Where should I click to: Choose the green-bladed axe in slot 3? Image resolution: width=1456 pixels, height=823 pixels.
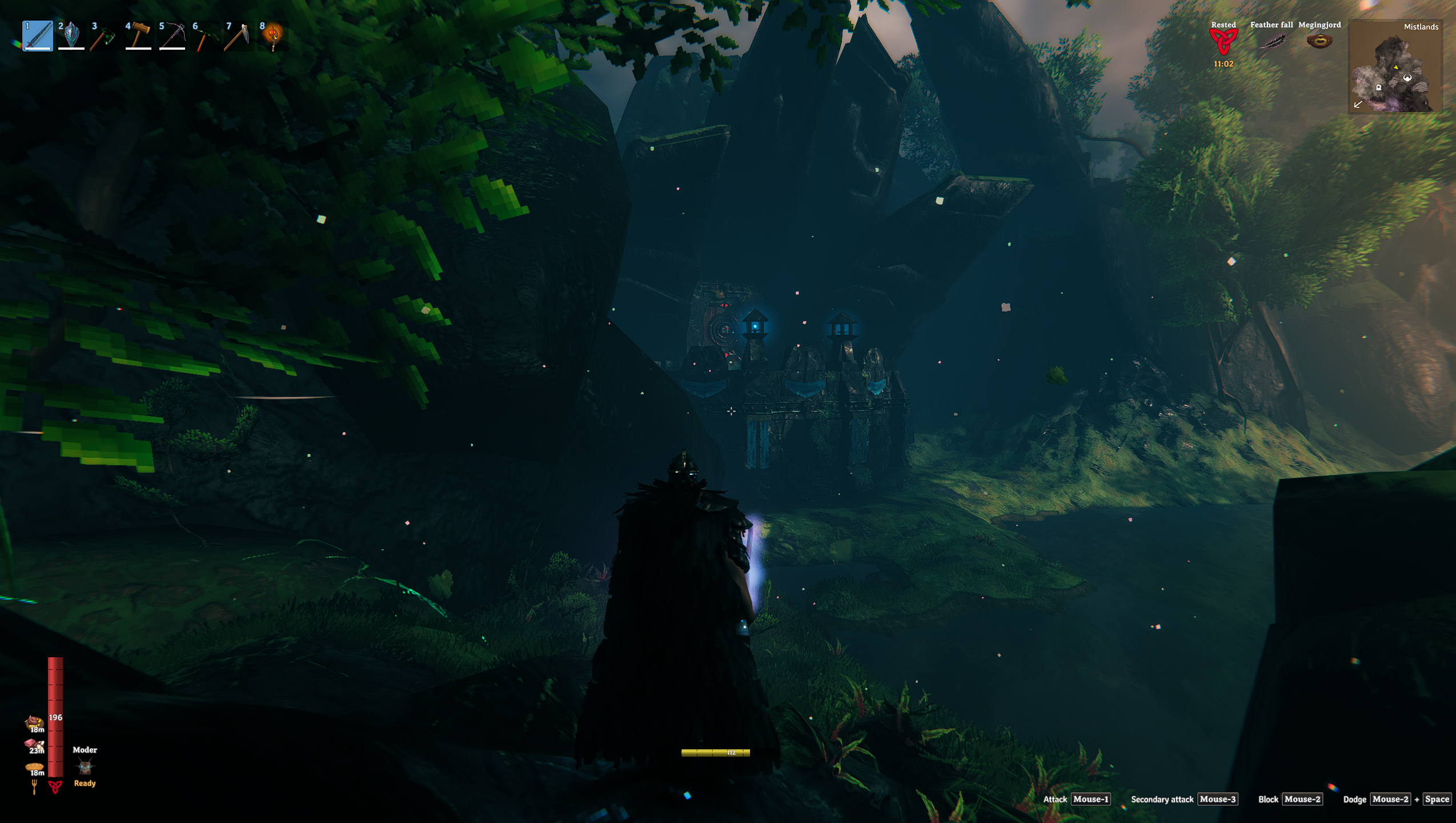click(105, 36)
